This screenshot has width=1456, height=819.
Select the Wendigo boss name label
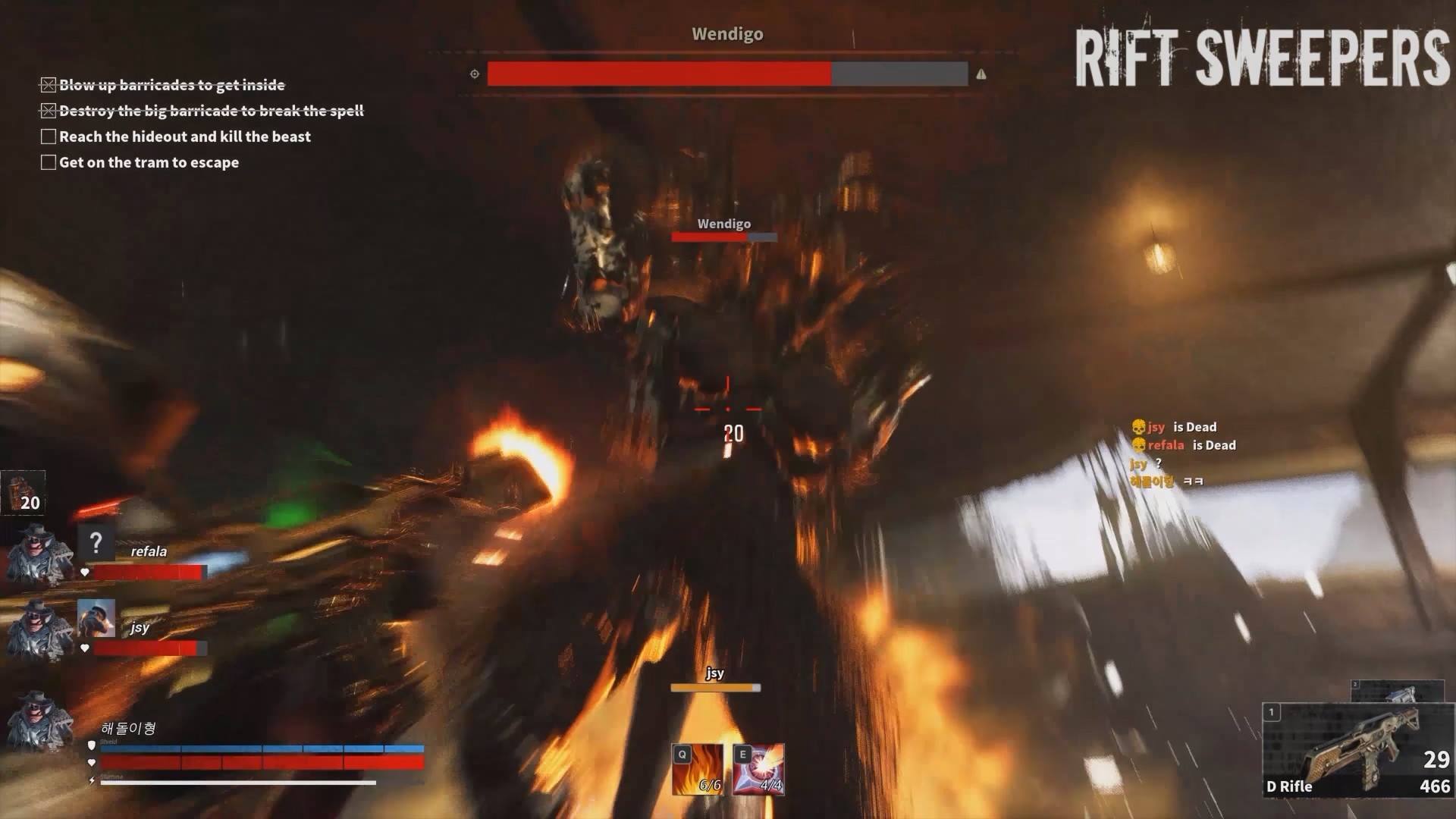click(727, 34)
